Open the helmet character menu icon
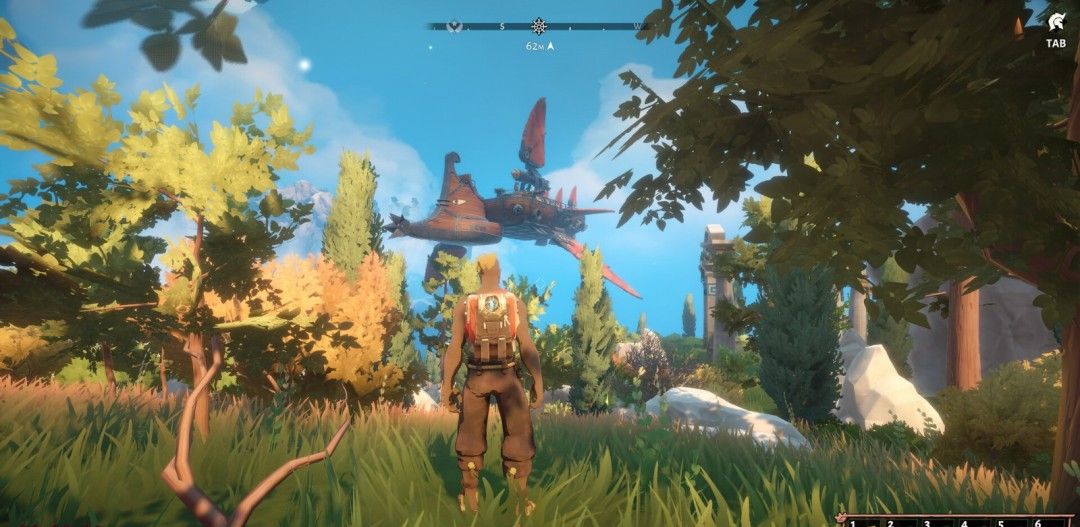Image resolution: width=1080 pixels, height=527 pixels. click(x=1055, y=23)
